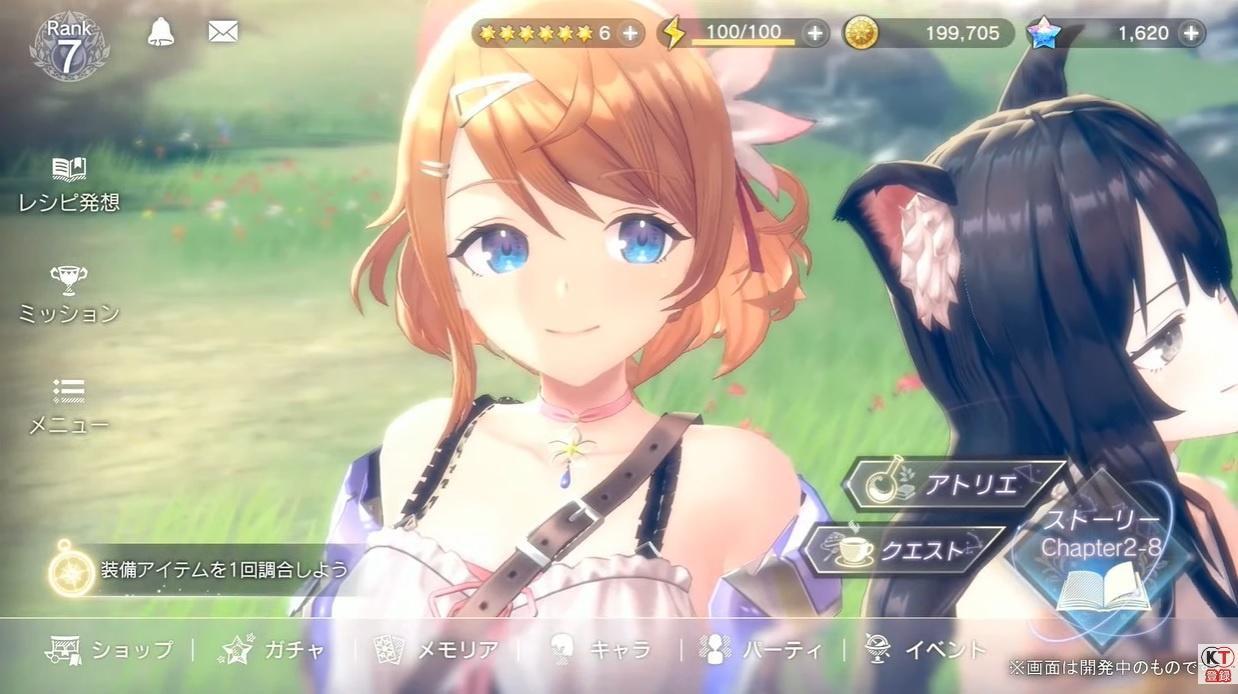Viewport: 1238px width, 694px height.
Task: Add more gold star items with plus
Action: tap(630, 33)
